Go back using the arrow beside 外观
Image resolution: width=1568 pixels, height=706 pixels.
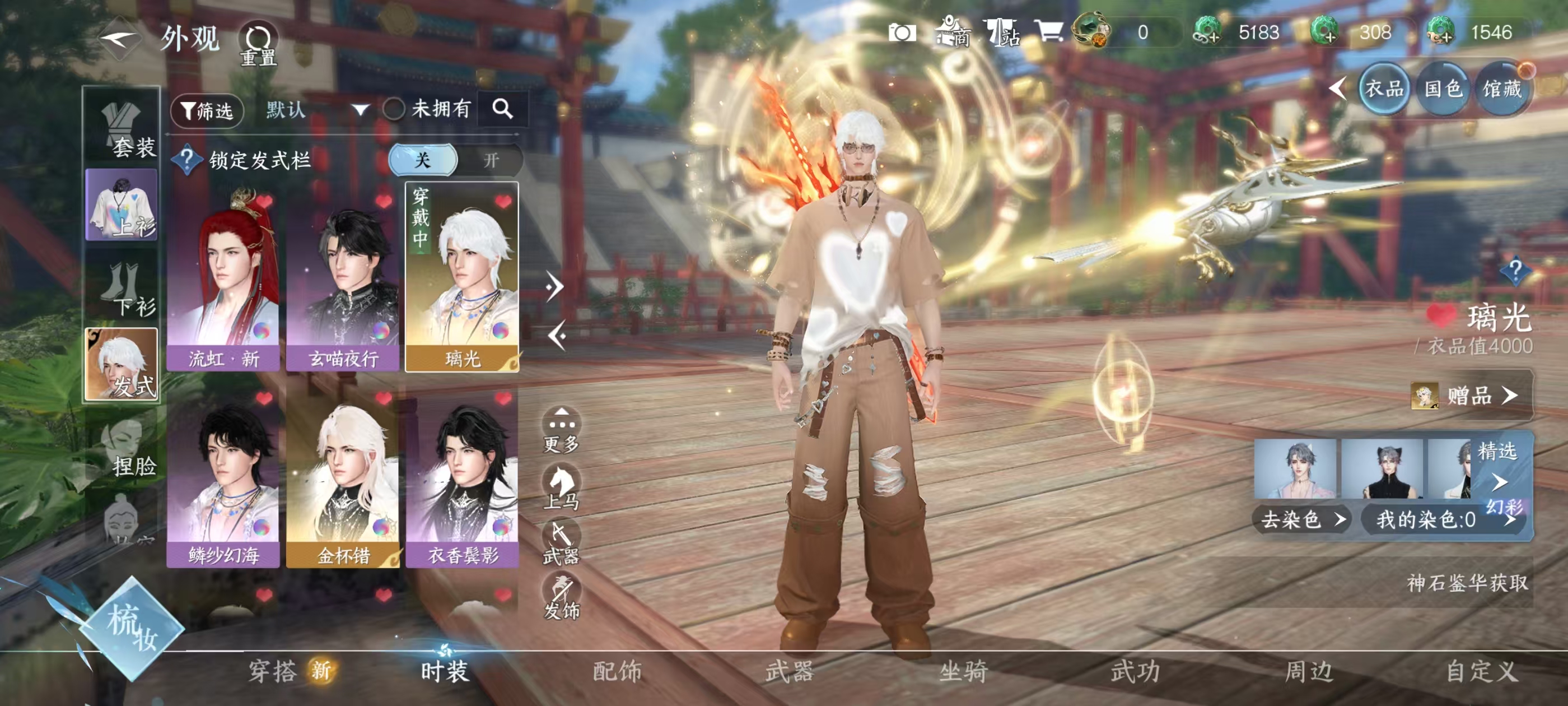tap(119, 40)
